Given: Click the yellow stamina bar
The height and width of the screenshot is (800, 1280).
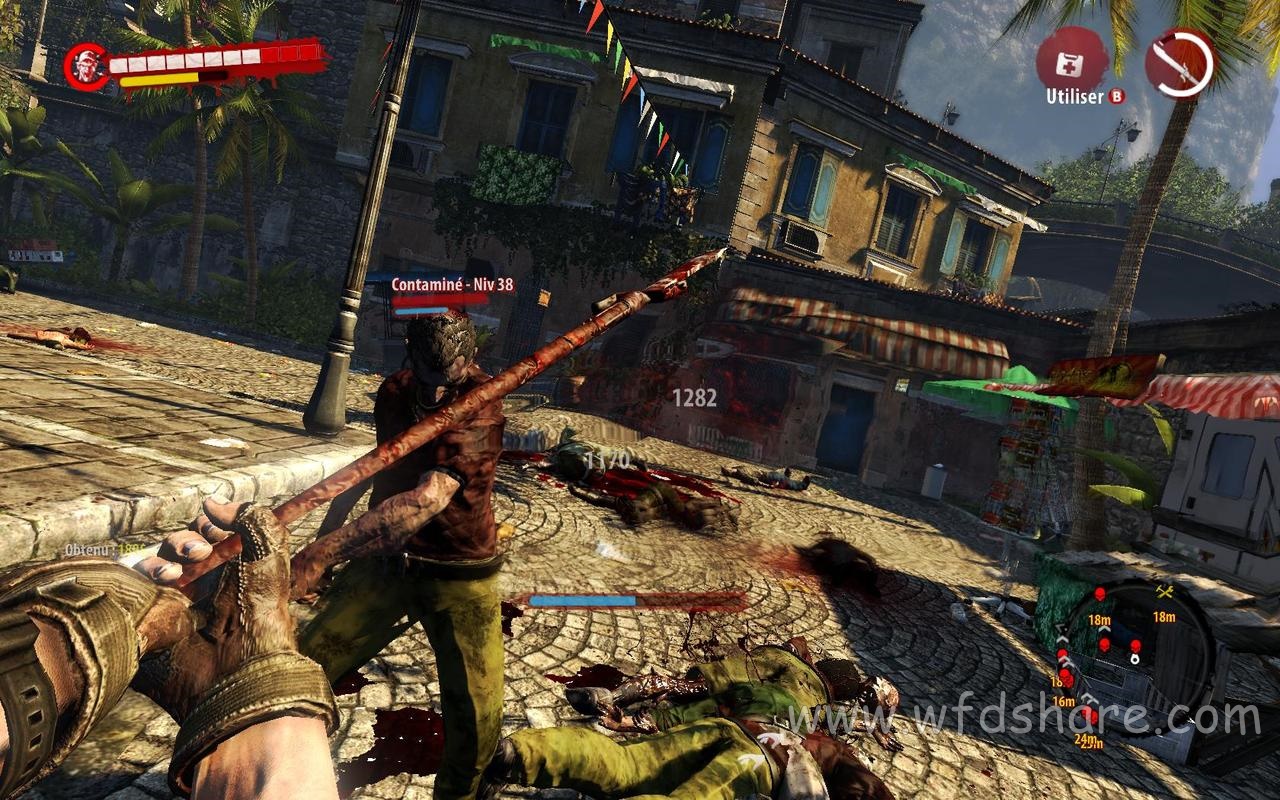Looking at the screenshot, I should tap(160, 77).
